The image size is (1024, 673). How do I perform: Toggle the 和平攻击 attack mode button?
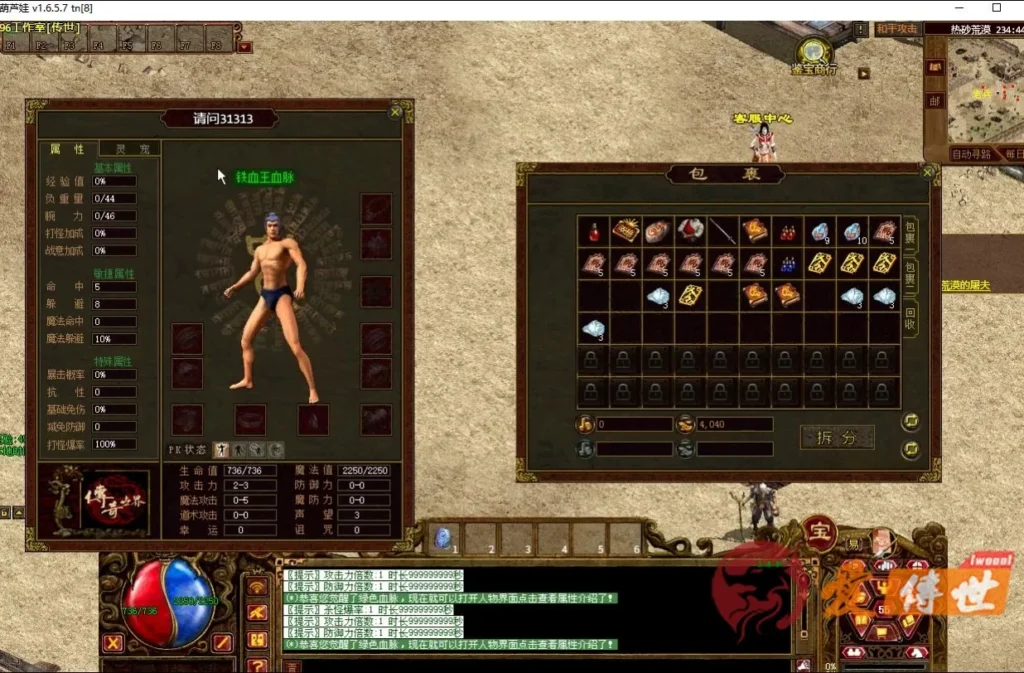(x=896, y=29)
